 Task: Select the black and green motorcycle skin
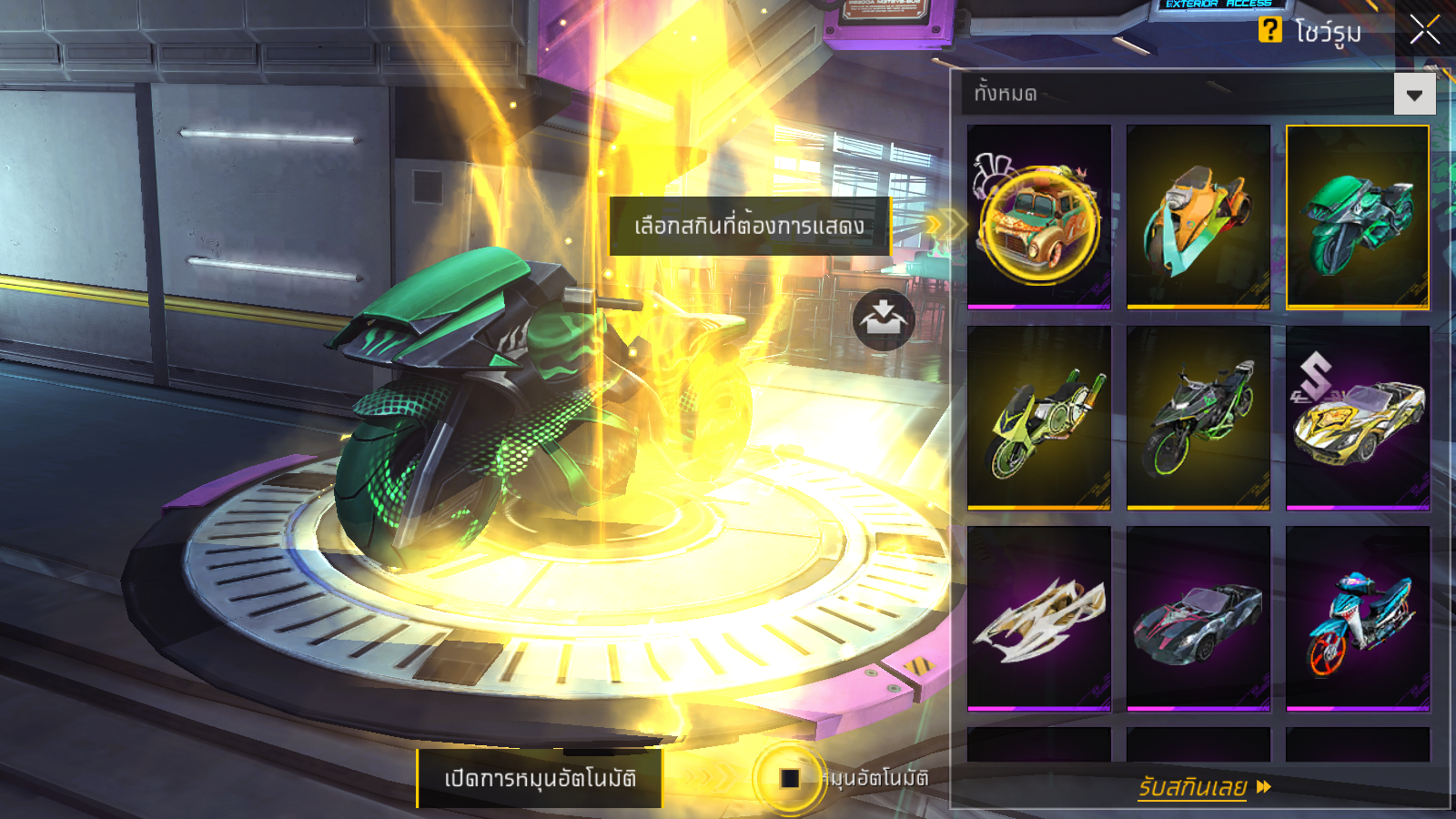1198,419
